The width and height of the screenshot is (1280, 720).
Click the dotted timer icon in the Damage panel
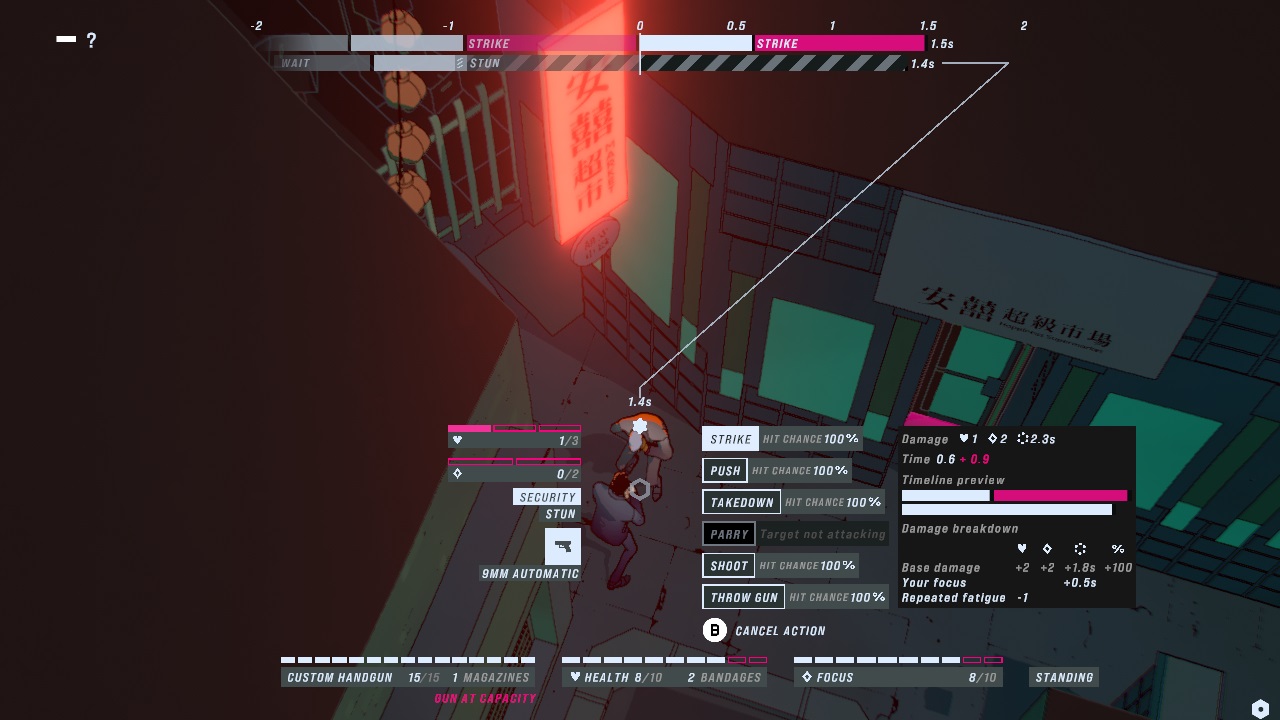coord(1025,438)
